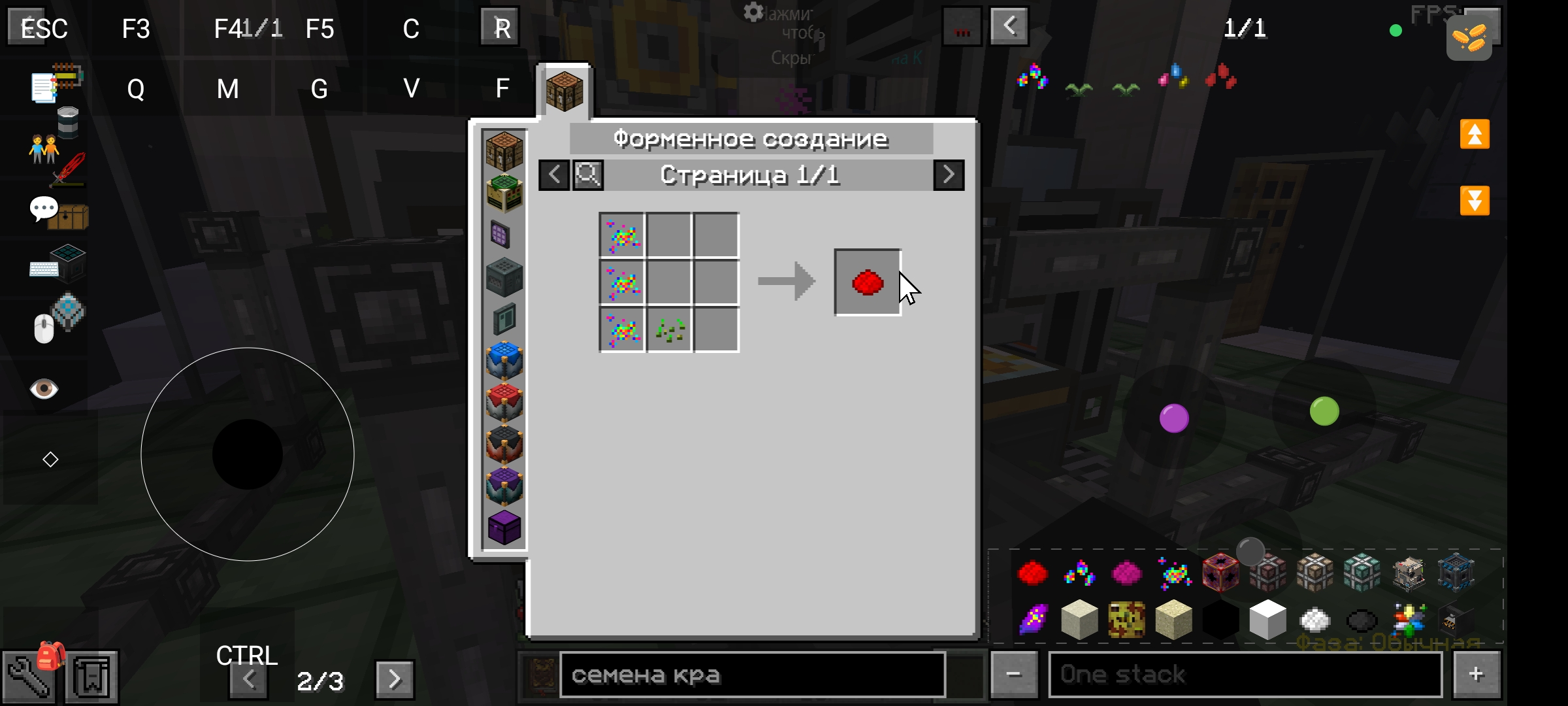Go to next recipe page arrow
The height and width of the screenshot is (706, 1568).
pos(949,175)
